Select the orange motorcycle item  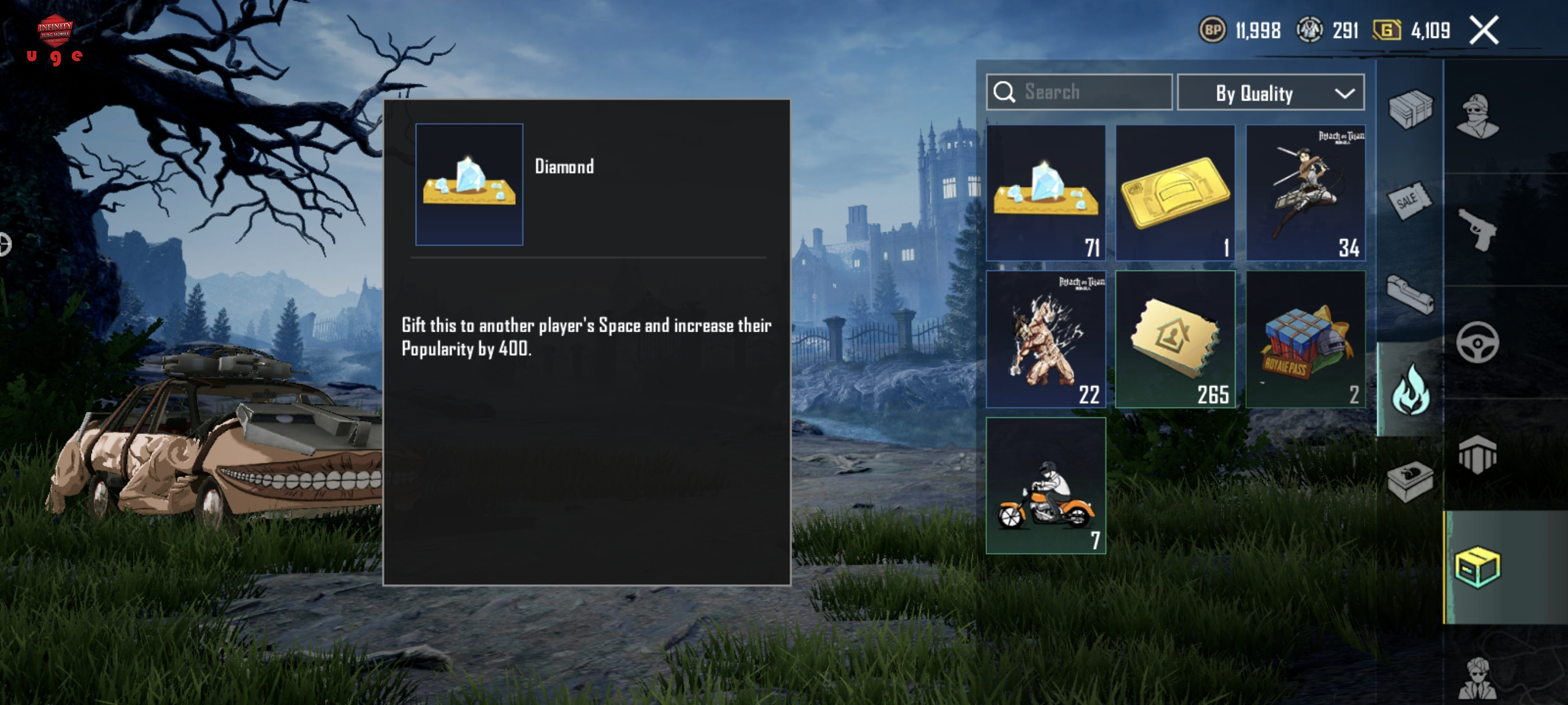1045,485
